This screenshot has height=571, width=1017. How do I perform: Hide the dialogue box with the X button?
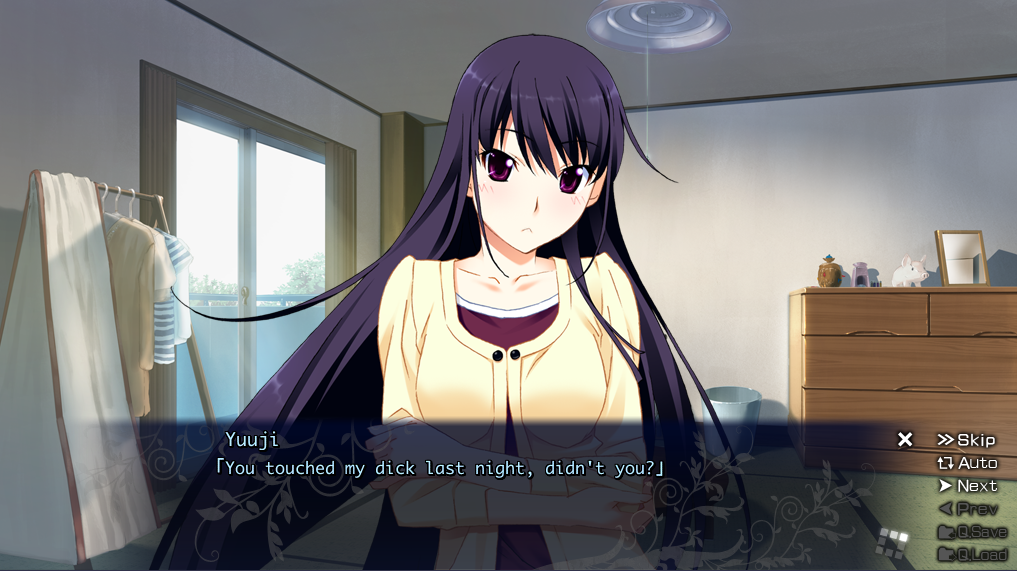tap(905, 439)
